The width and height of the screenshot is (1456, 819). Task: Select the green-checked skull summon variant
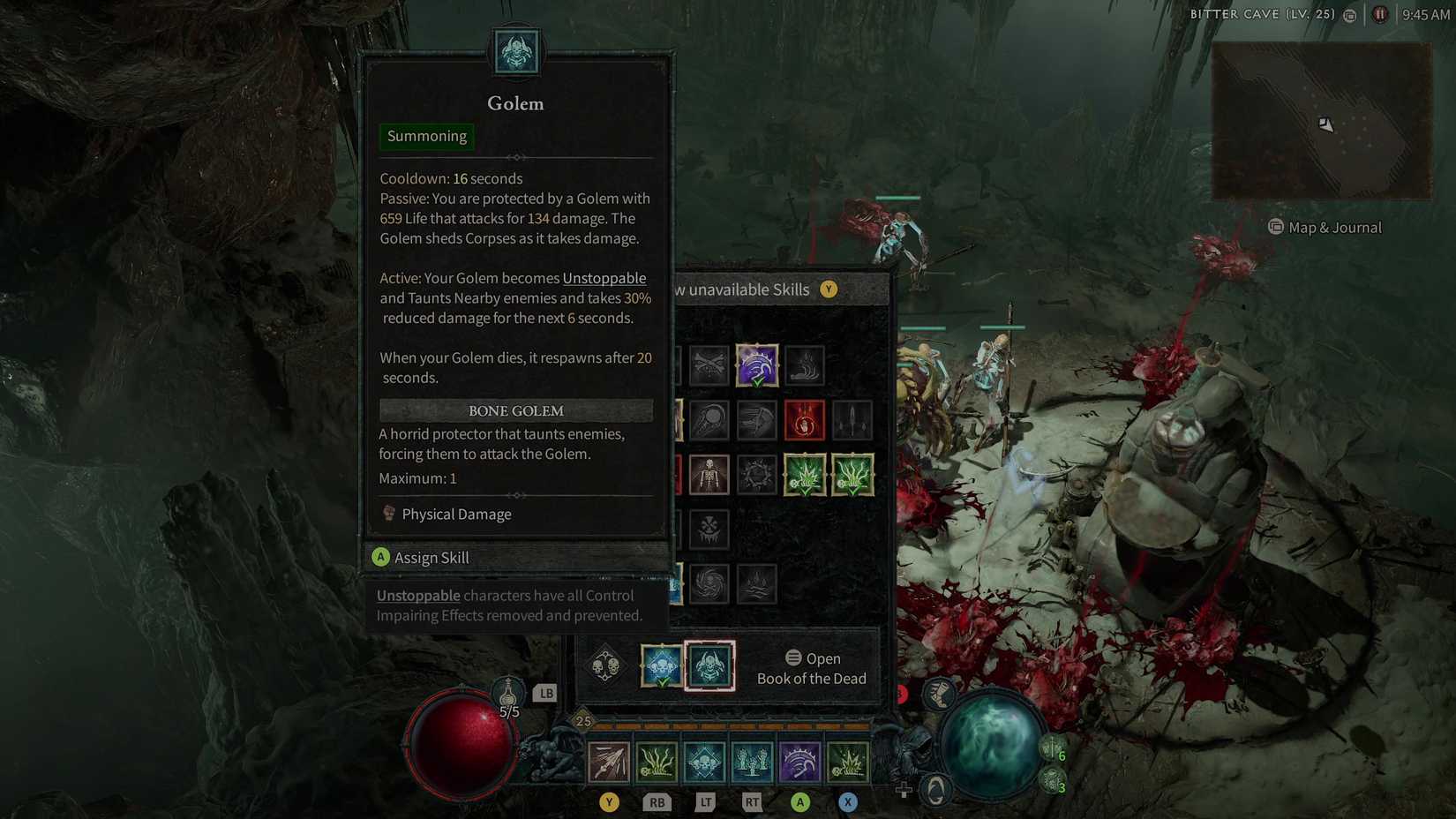tap(662, 666)
